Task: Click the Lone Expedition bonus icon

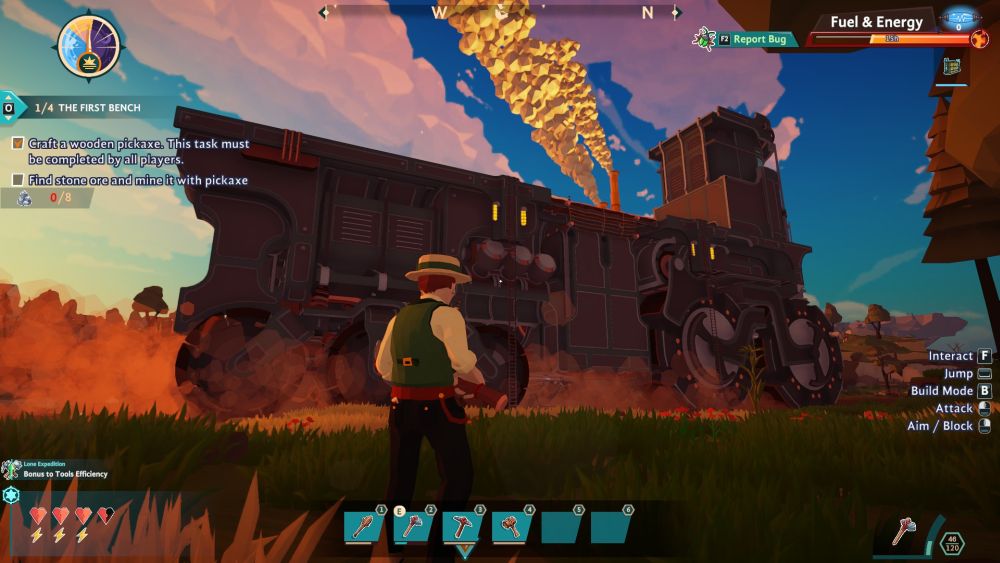Action: (11, 470)
